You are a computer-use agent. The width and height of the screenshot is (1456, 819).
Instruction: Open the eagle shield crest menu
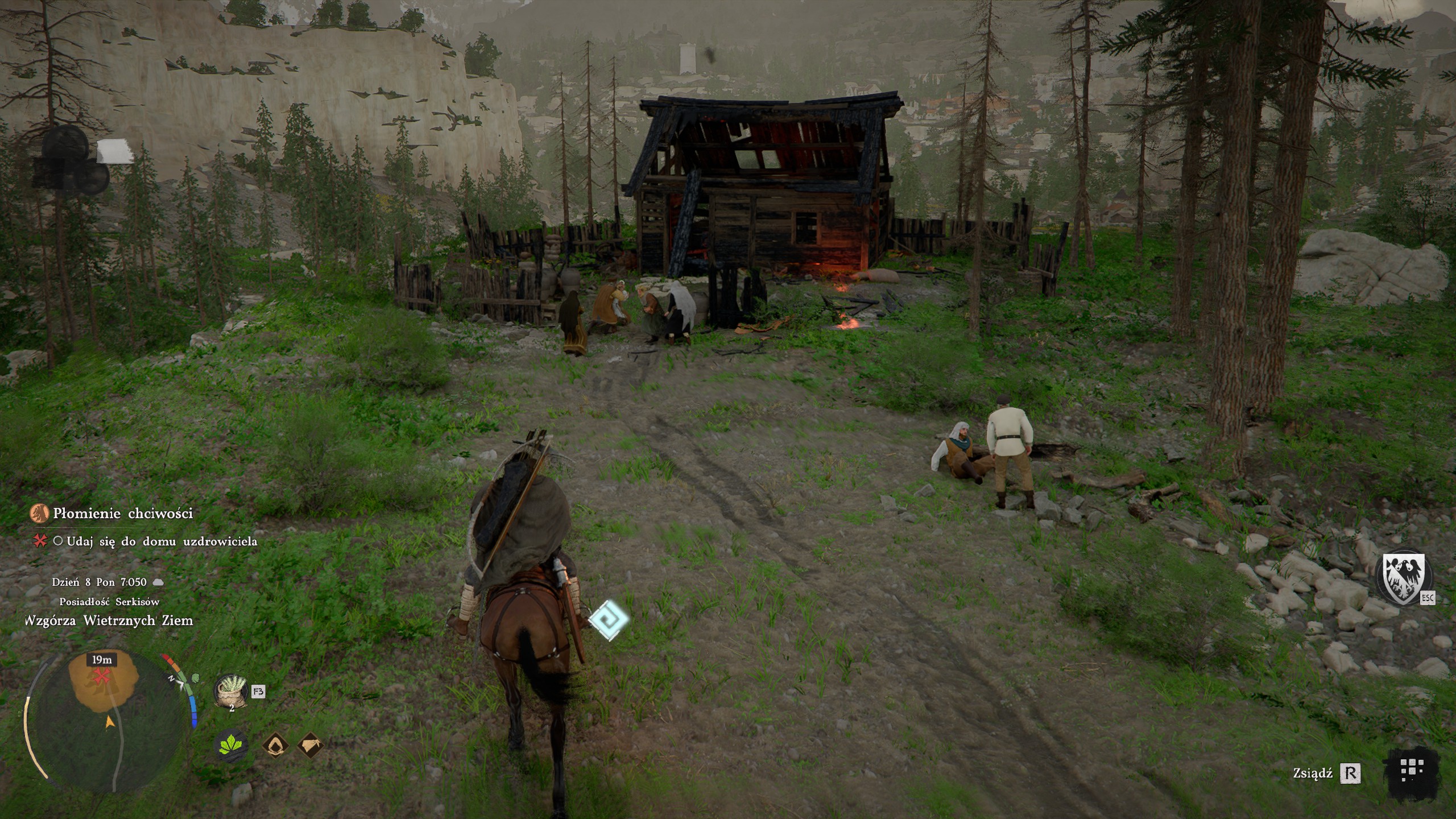tap(1403, 578)
